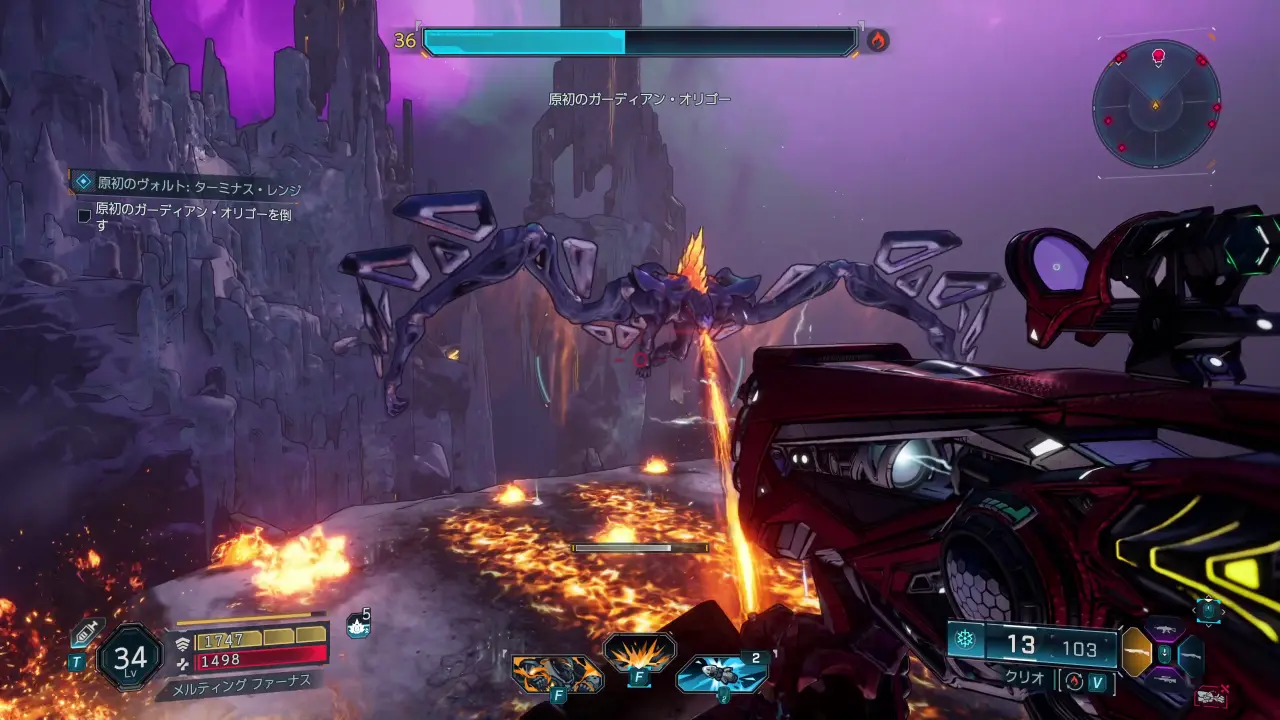Activate the orange mech action skill icon
Screen dimensions: 1280x720
[x=557, y=673]
